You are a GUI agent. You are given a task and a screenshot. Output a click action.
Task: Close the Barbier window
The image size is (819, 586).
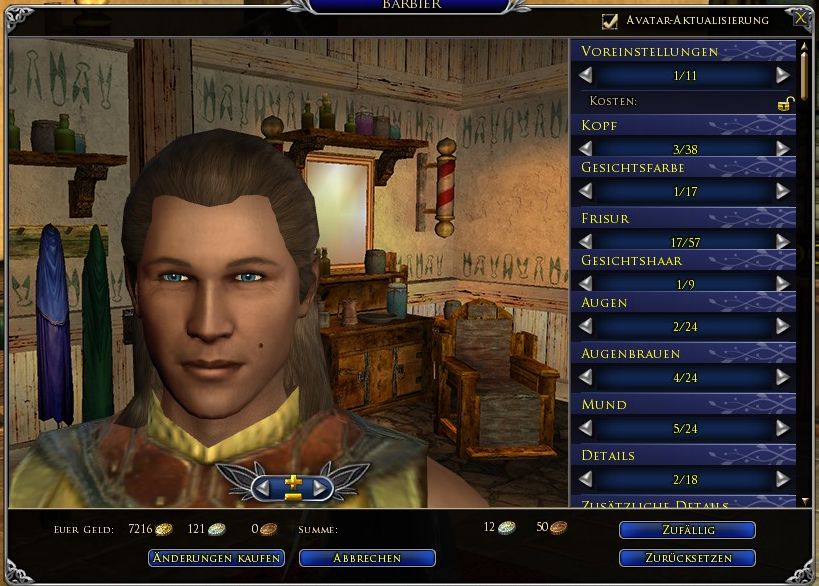(800, 18)
